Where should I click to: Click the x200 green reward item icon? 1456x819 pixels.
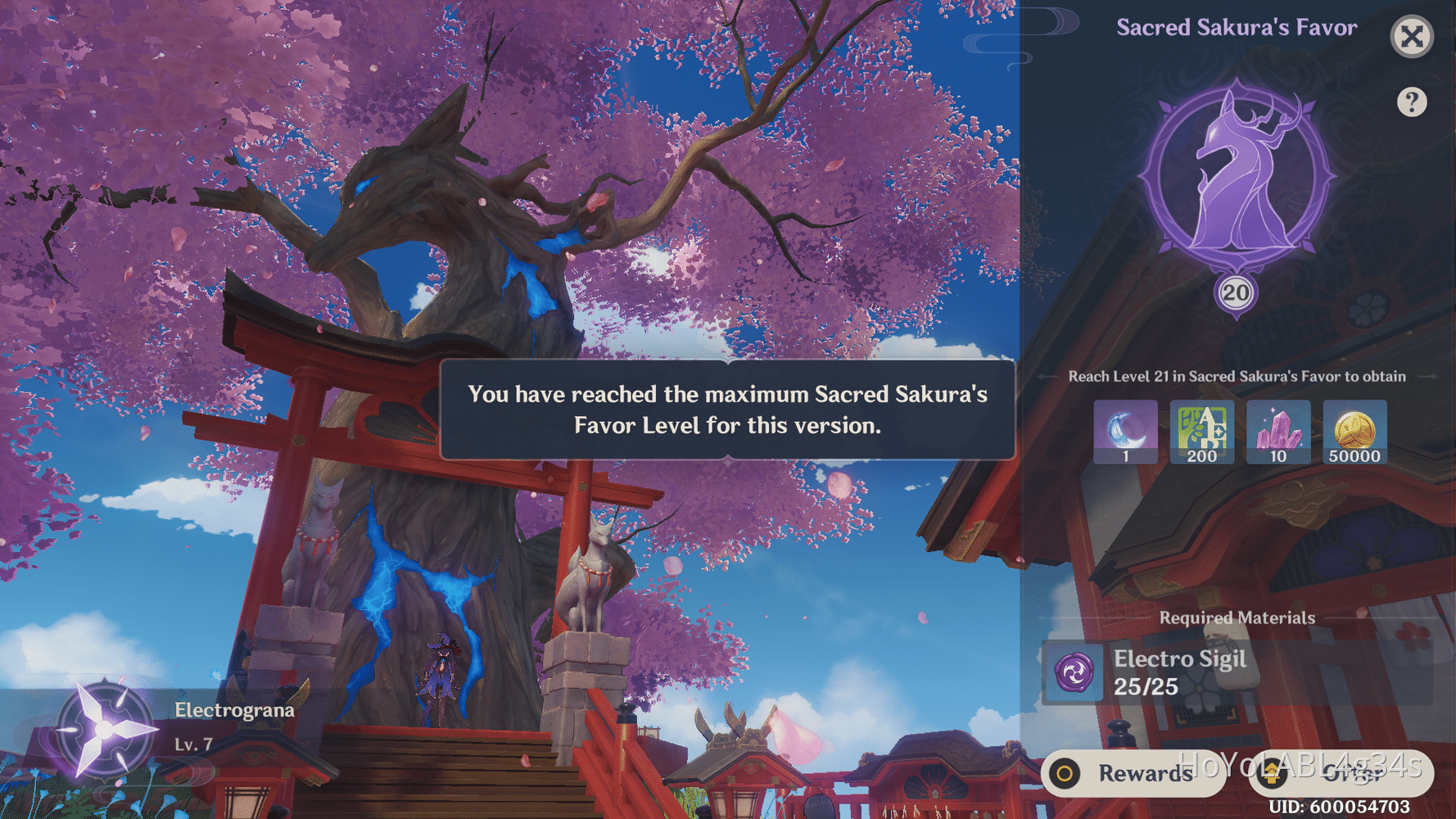point(1201,432)
